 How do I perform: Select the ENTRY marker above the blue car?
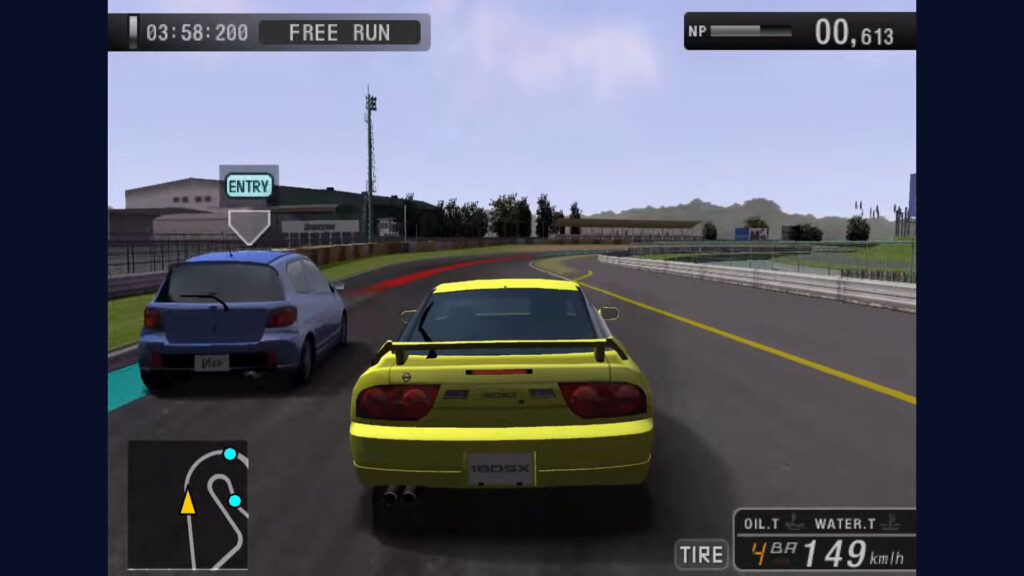249,186
